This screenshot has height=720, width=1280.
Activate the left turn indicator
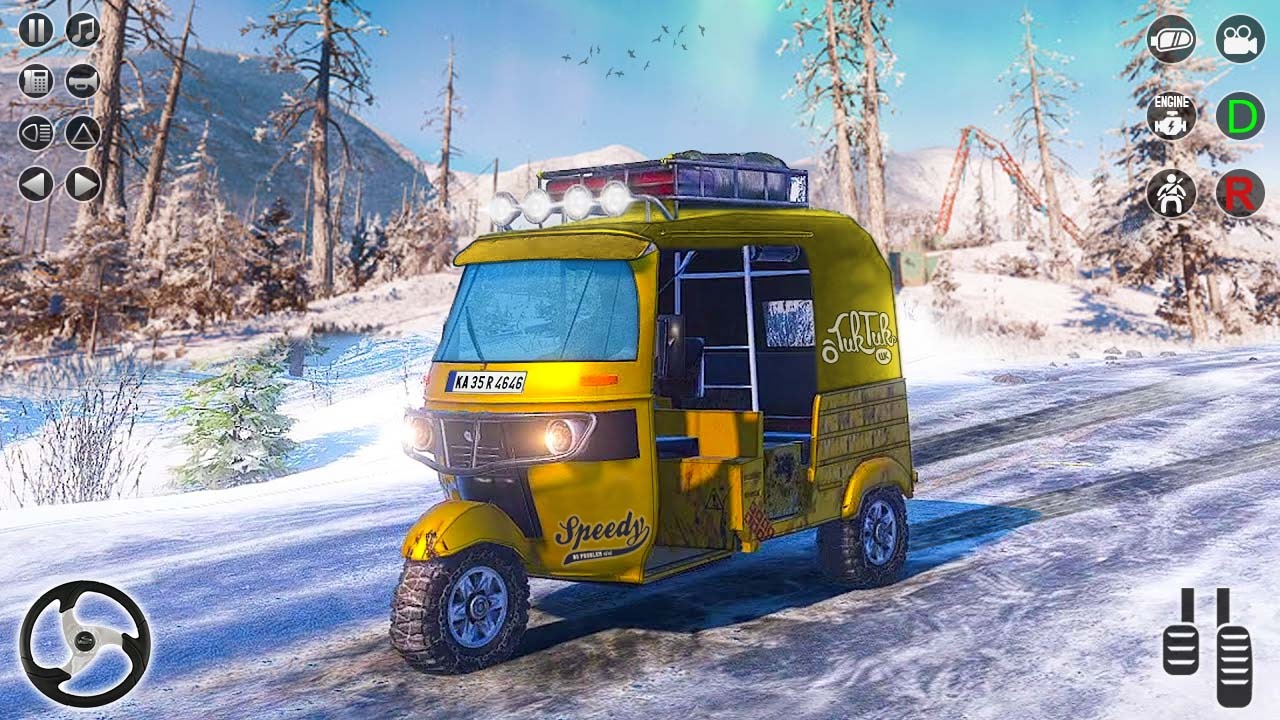34,183
